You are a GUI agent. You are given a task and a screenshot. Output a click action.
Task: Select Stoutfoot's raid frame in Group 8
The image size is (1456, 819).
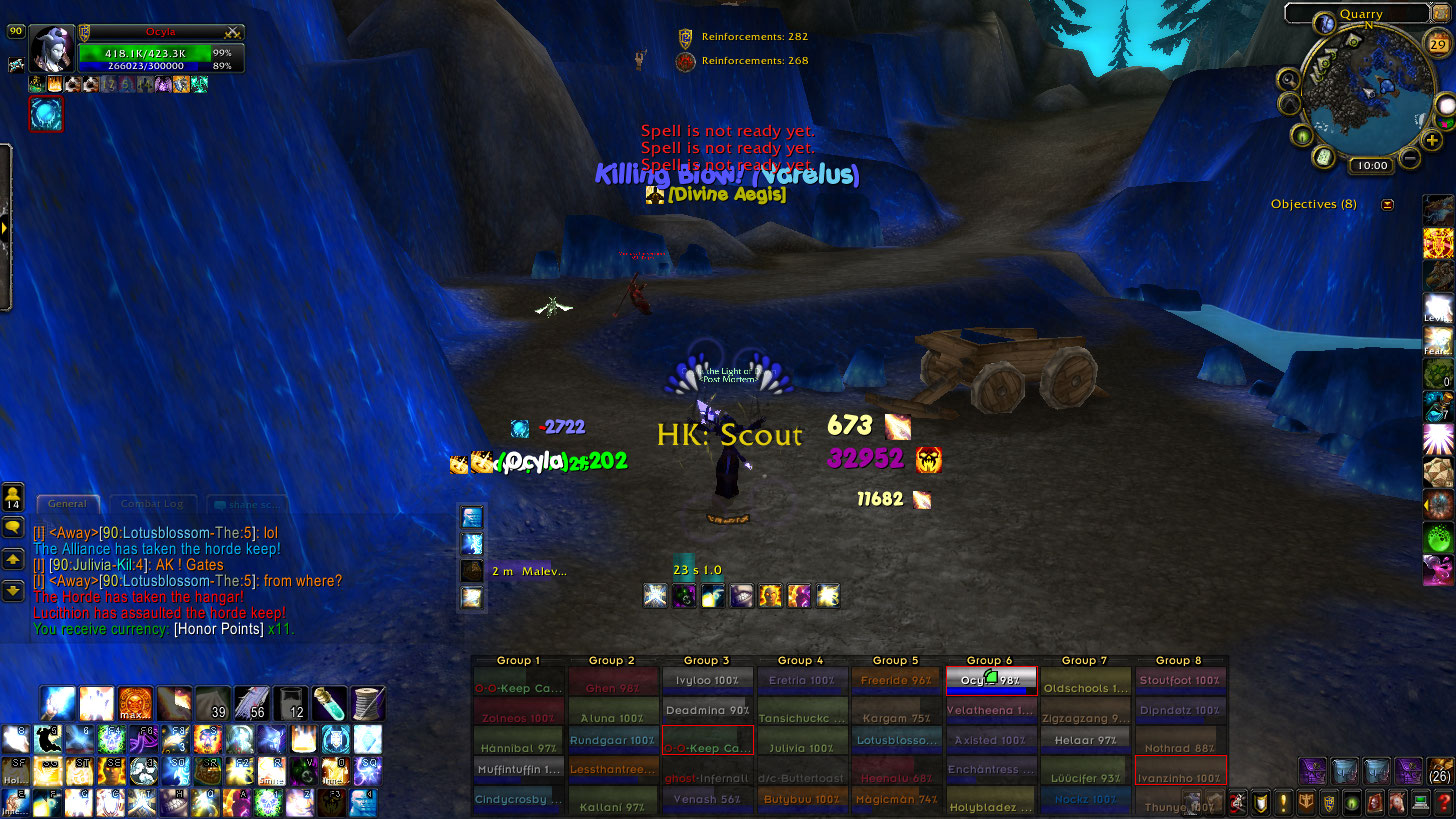(x=1180, y=681)
